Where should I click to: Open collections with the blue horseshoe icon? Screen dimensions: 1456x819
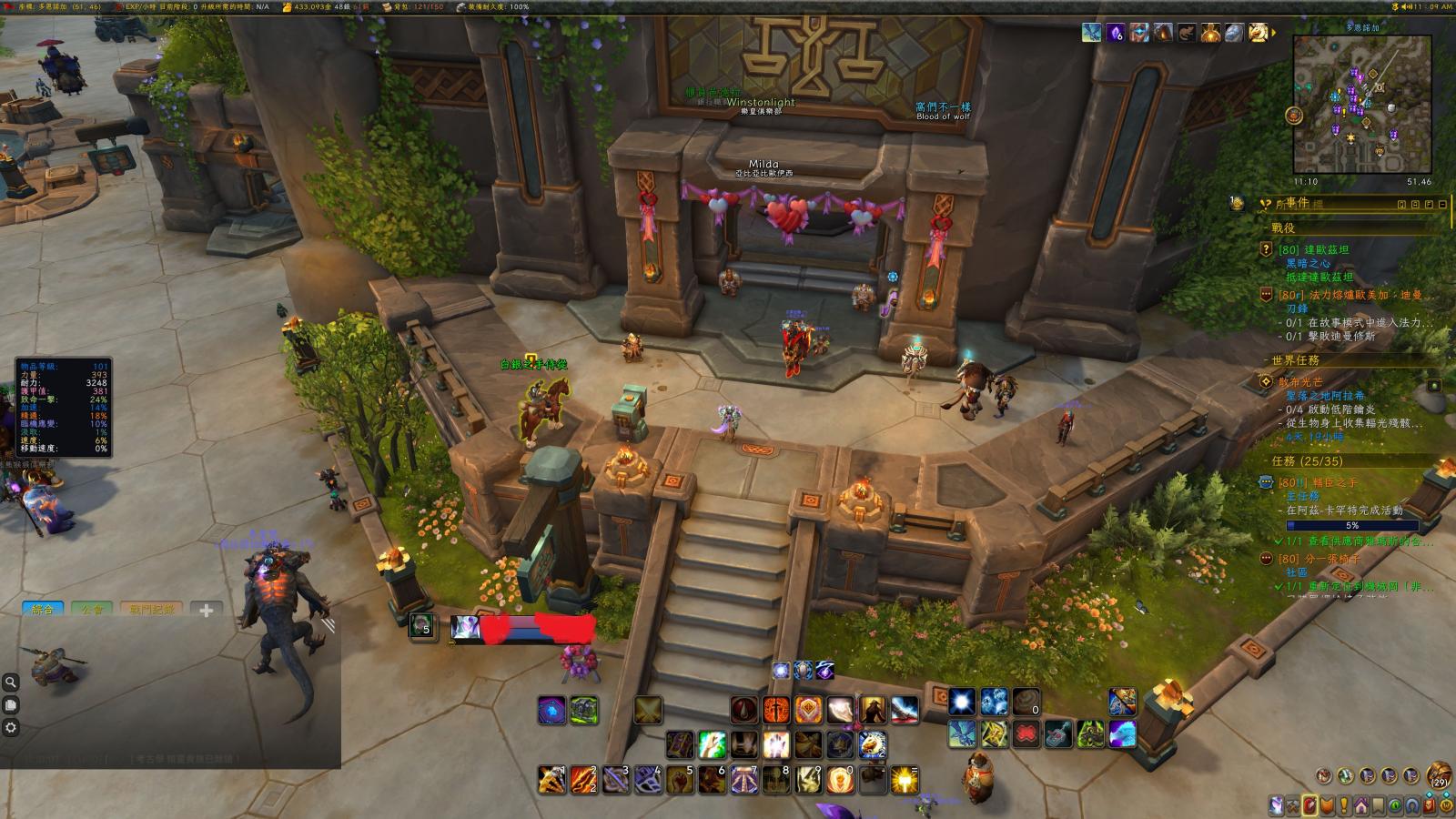pyautogui.click(x=1411, y=805)
